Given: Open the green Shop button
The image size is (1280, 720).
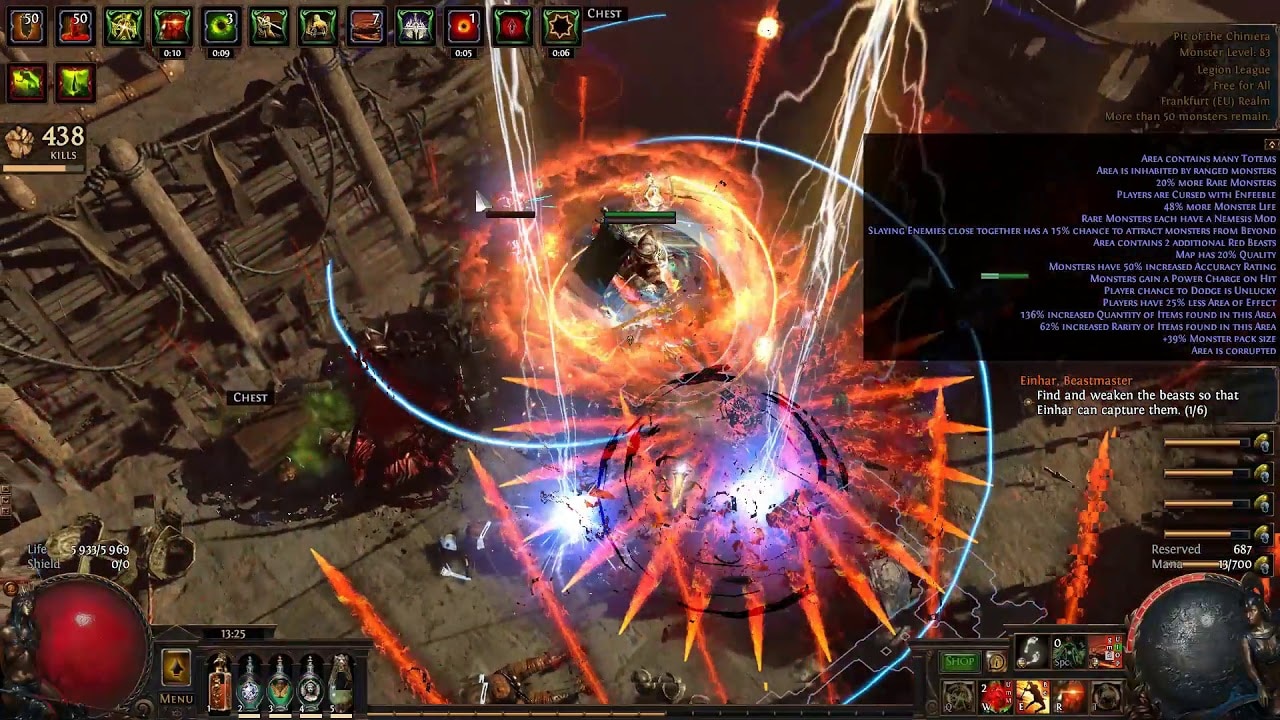Looking at the screenshot, I should 959,661.
